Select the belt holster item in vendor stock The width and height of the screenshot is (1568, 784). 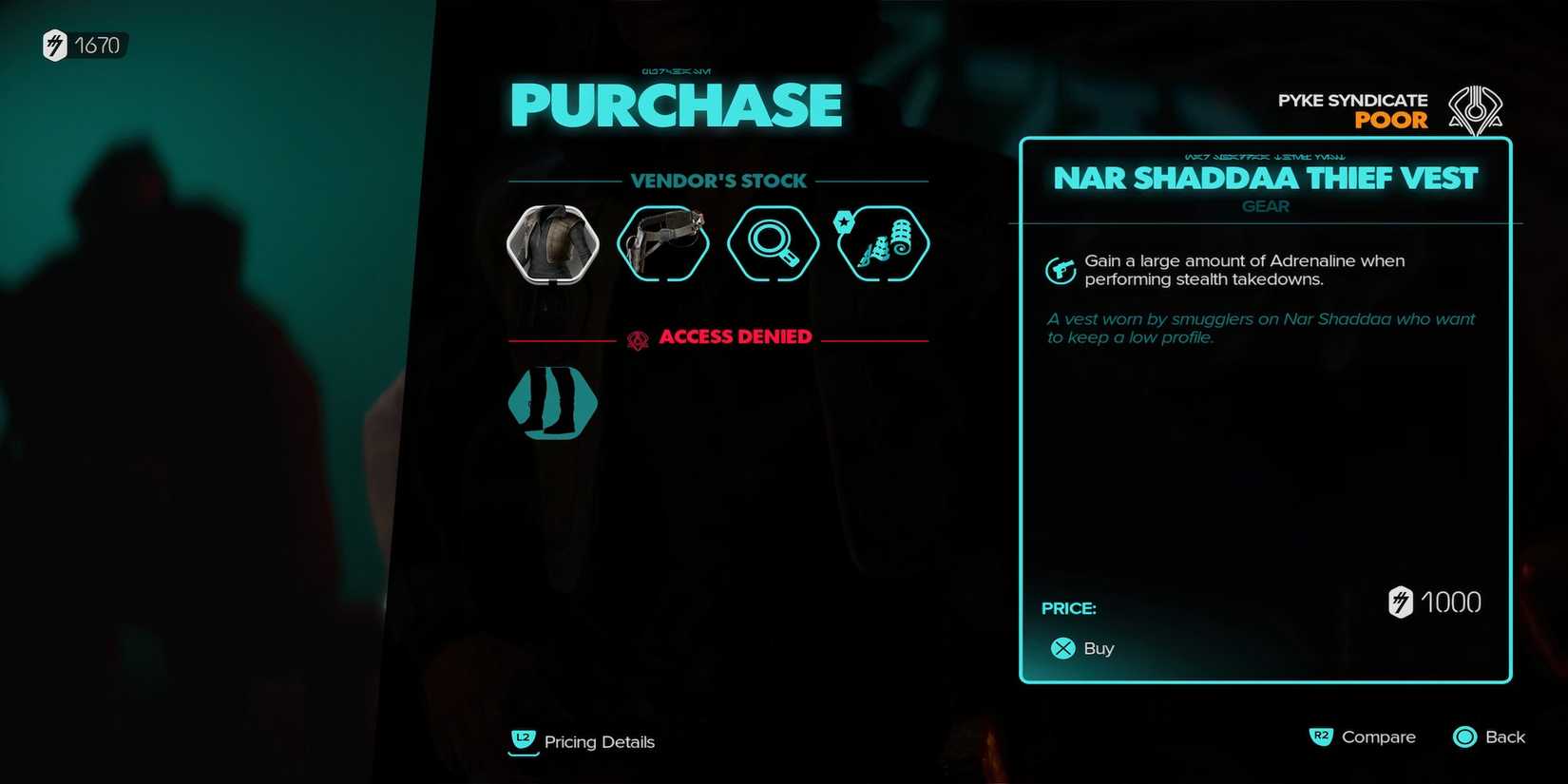tap(662, 243)
